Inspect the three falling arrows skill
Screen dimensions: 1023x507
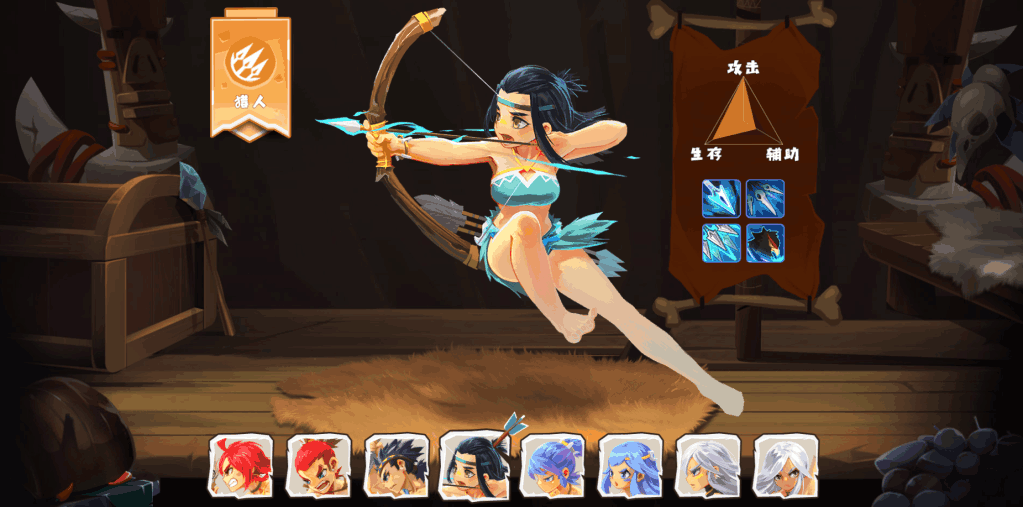[x=765, y=198]
